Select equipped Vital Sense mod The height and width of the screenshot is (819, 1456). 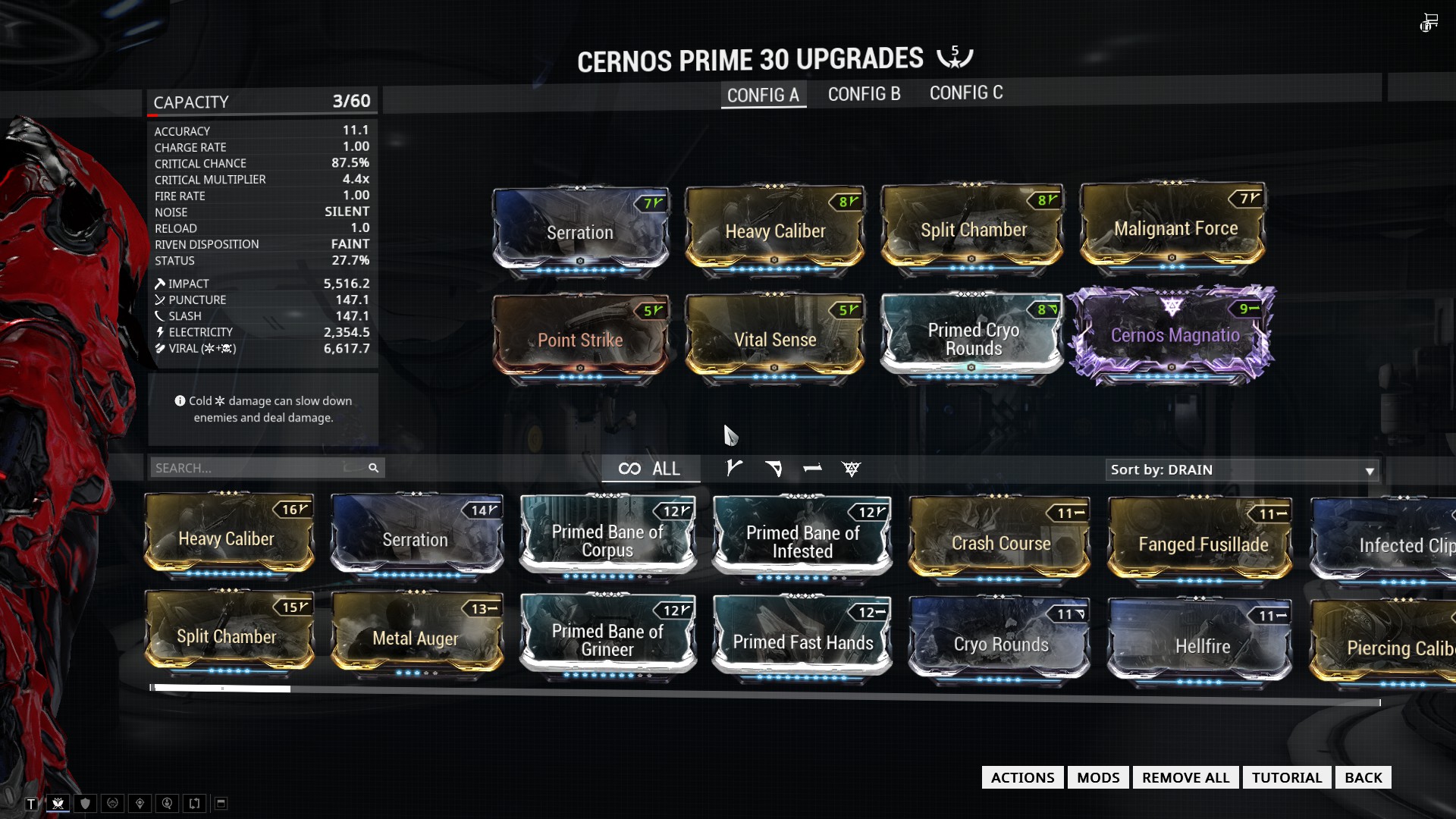tap(774, 339)
